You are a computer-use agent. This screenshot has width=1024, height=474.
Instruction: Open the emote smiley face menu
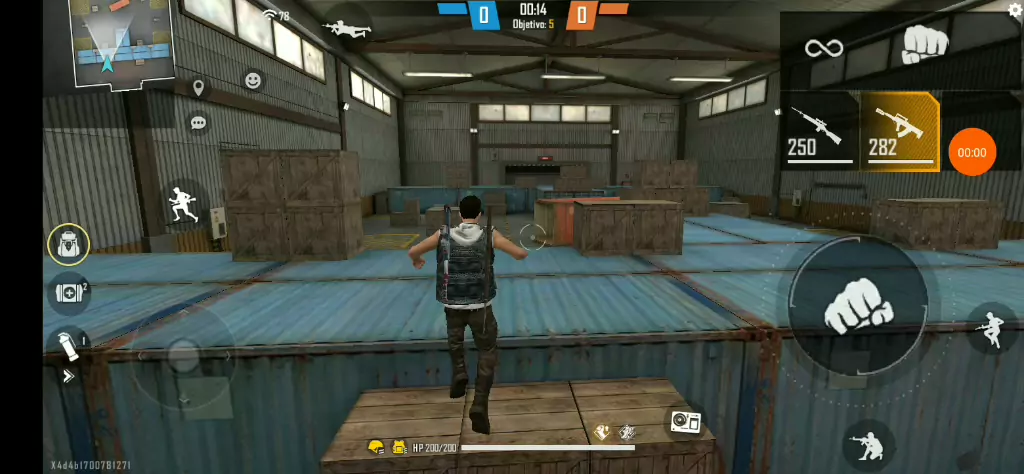click(253, 80)
